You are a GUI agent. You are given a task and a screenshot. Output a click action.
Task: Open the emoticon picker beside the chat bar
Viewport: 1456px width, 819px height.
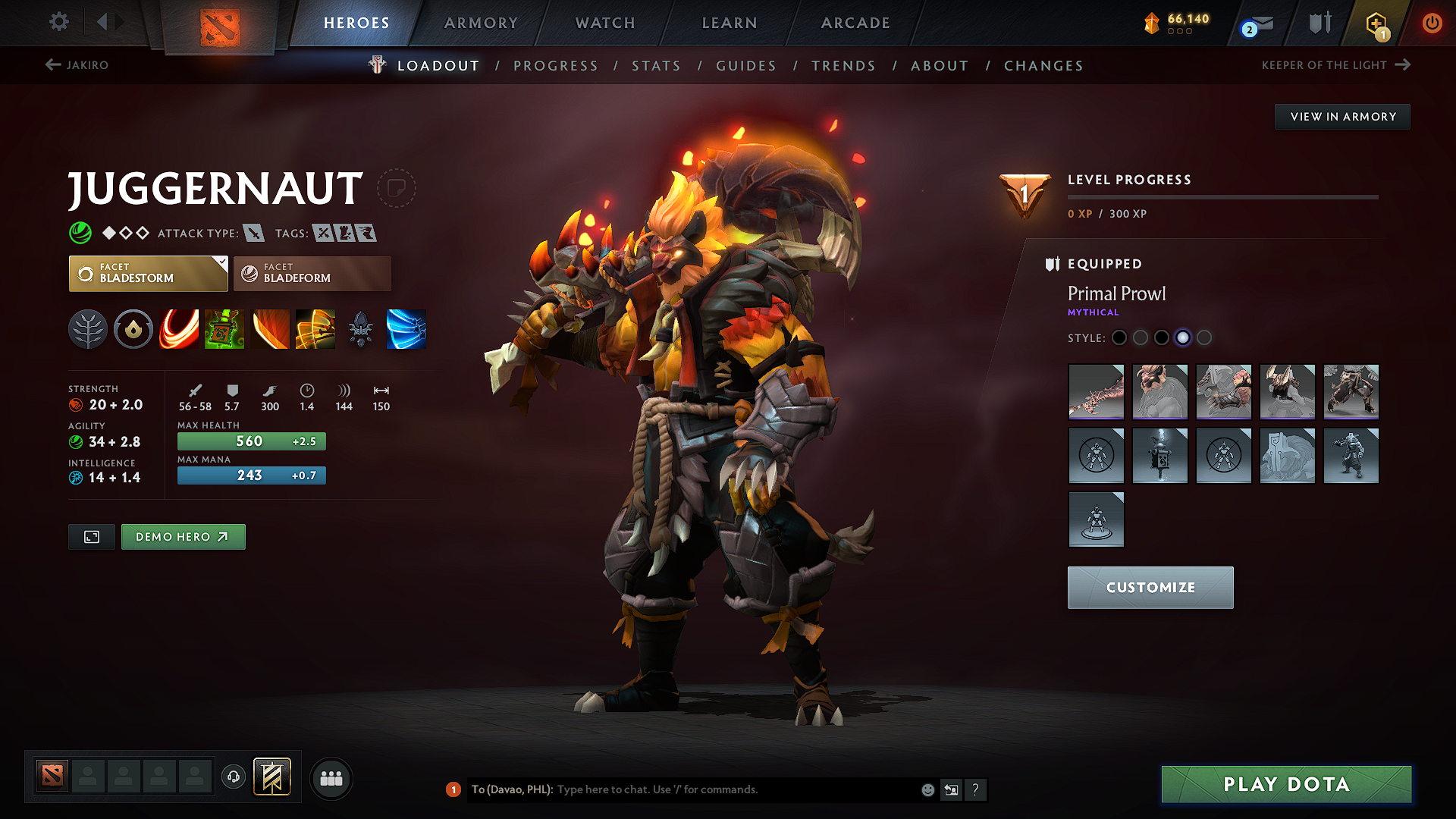click(927, 789)
